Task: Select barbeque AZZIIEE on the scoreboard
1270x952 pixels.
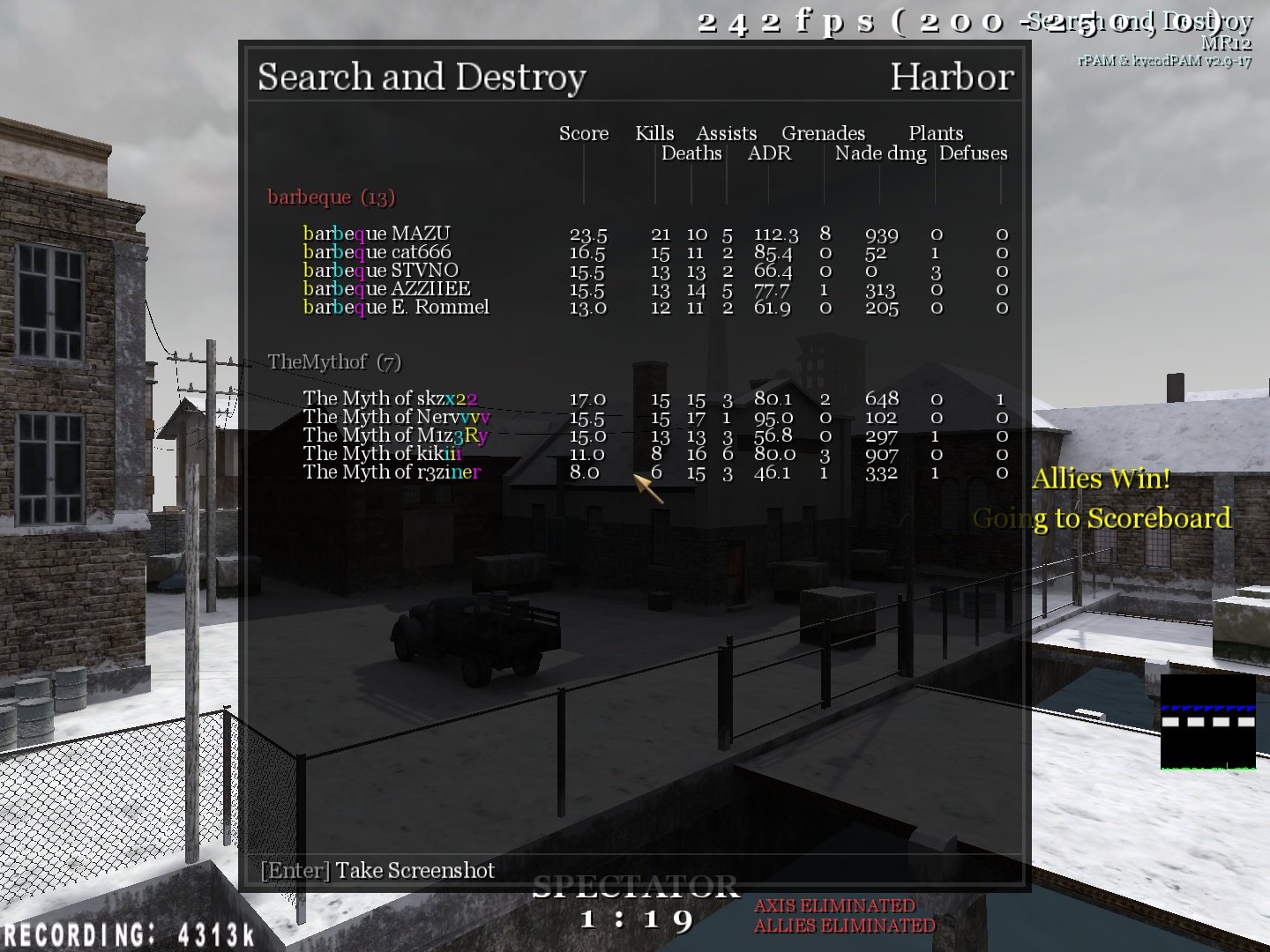Action: pos(386,289)
